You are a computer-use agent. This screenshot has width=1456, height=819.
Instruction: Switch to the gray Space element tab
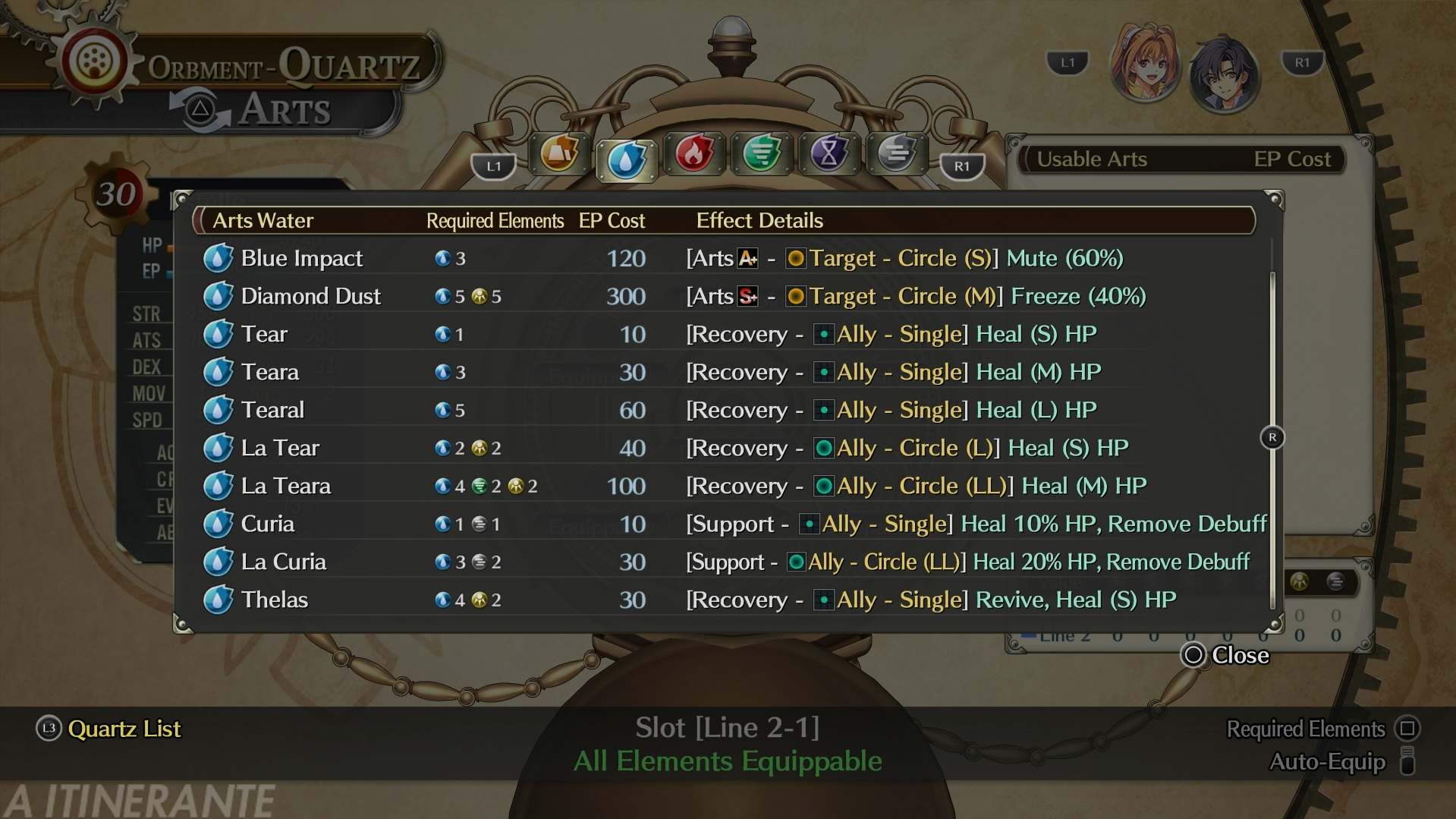pos(896,154)
